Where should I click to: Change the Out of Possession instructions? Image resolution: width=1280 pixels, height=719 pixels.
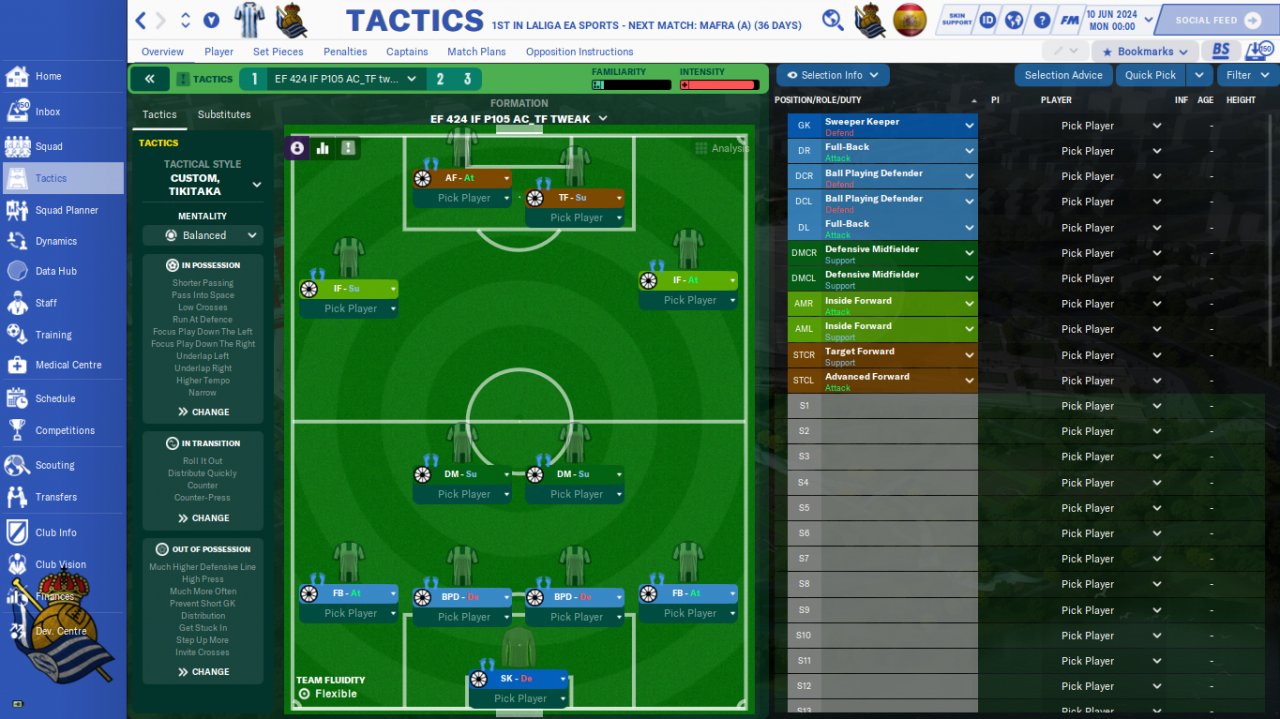click(x=203, y=672)
